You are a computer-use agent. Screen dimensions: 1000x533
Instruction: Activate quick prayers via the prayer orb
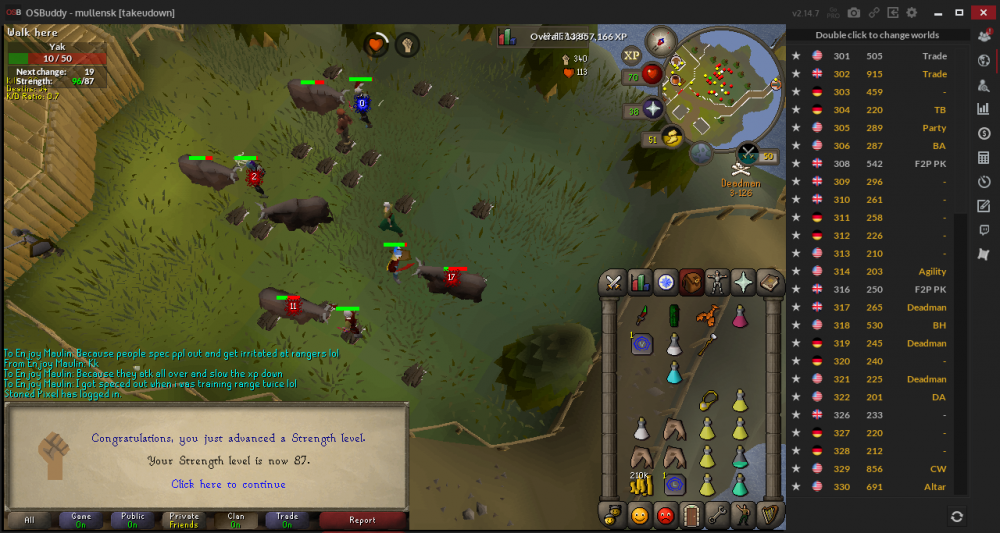pos(653,108)
